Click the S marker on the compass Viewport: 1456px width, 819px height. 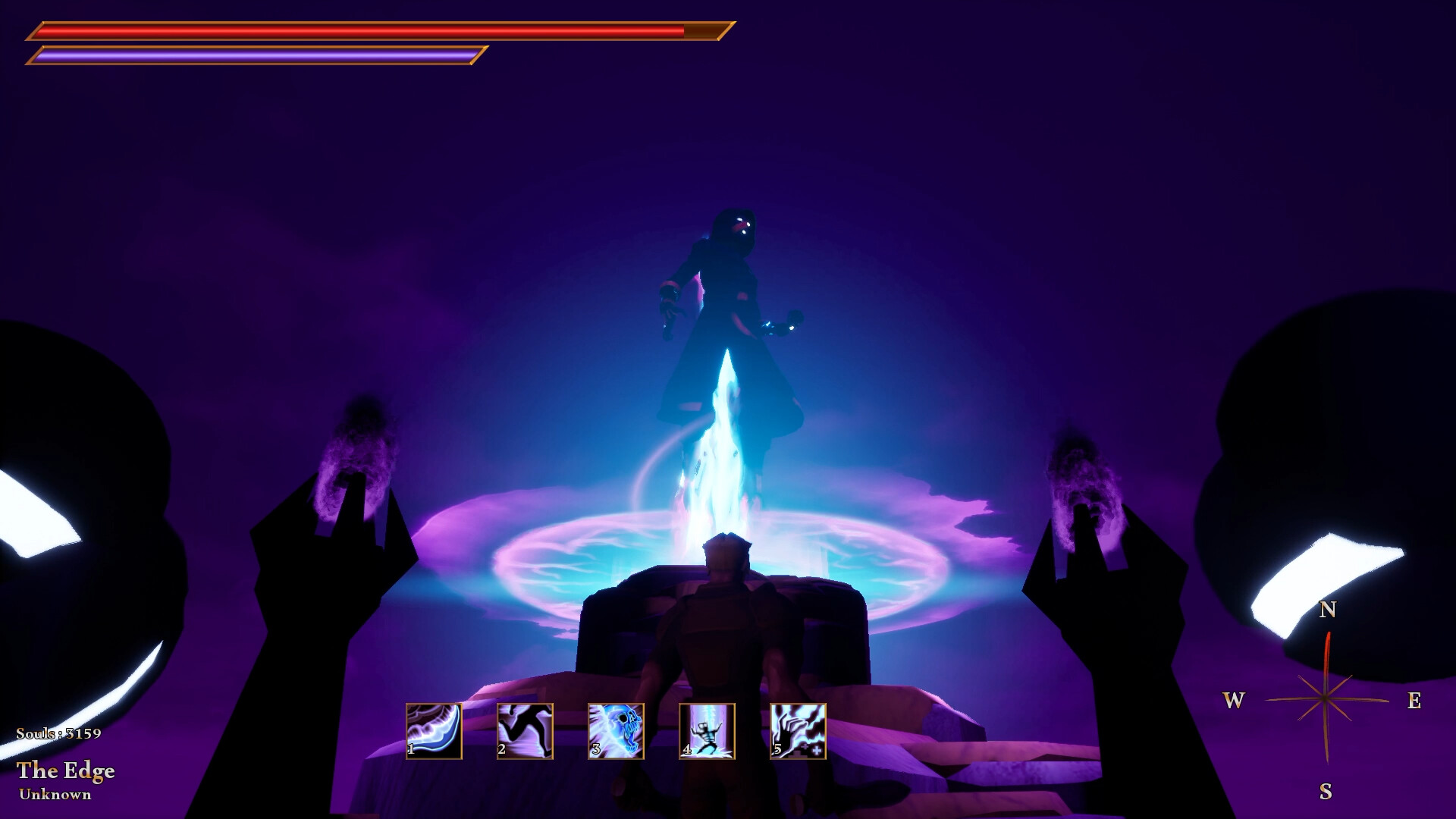click(1326, 792)
